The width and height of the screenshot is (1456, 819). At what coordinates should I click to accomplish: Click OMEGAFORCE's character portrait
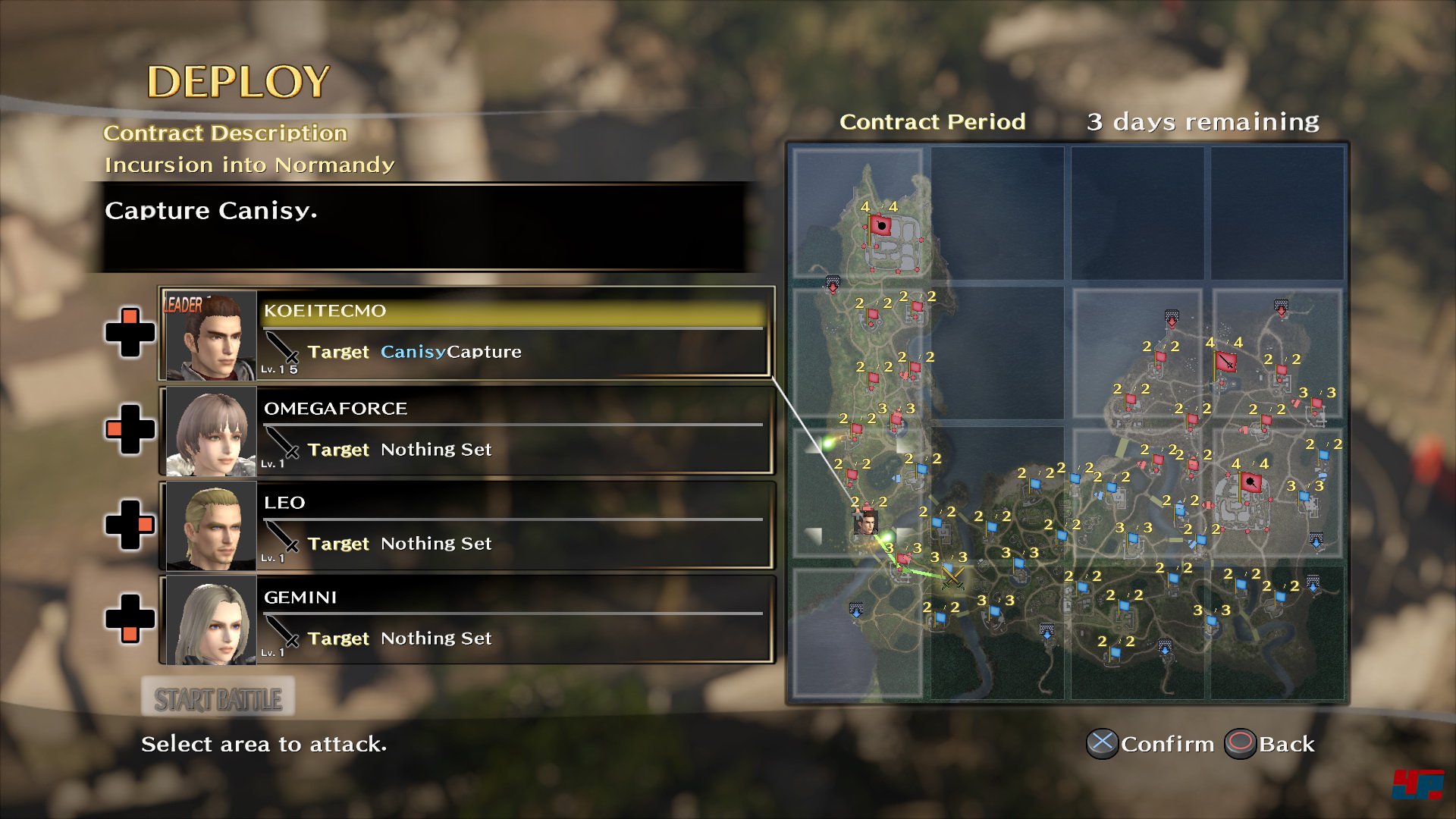pyautogui.click(x=211, y=431)
